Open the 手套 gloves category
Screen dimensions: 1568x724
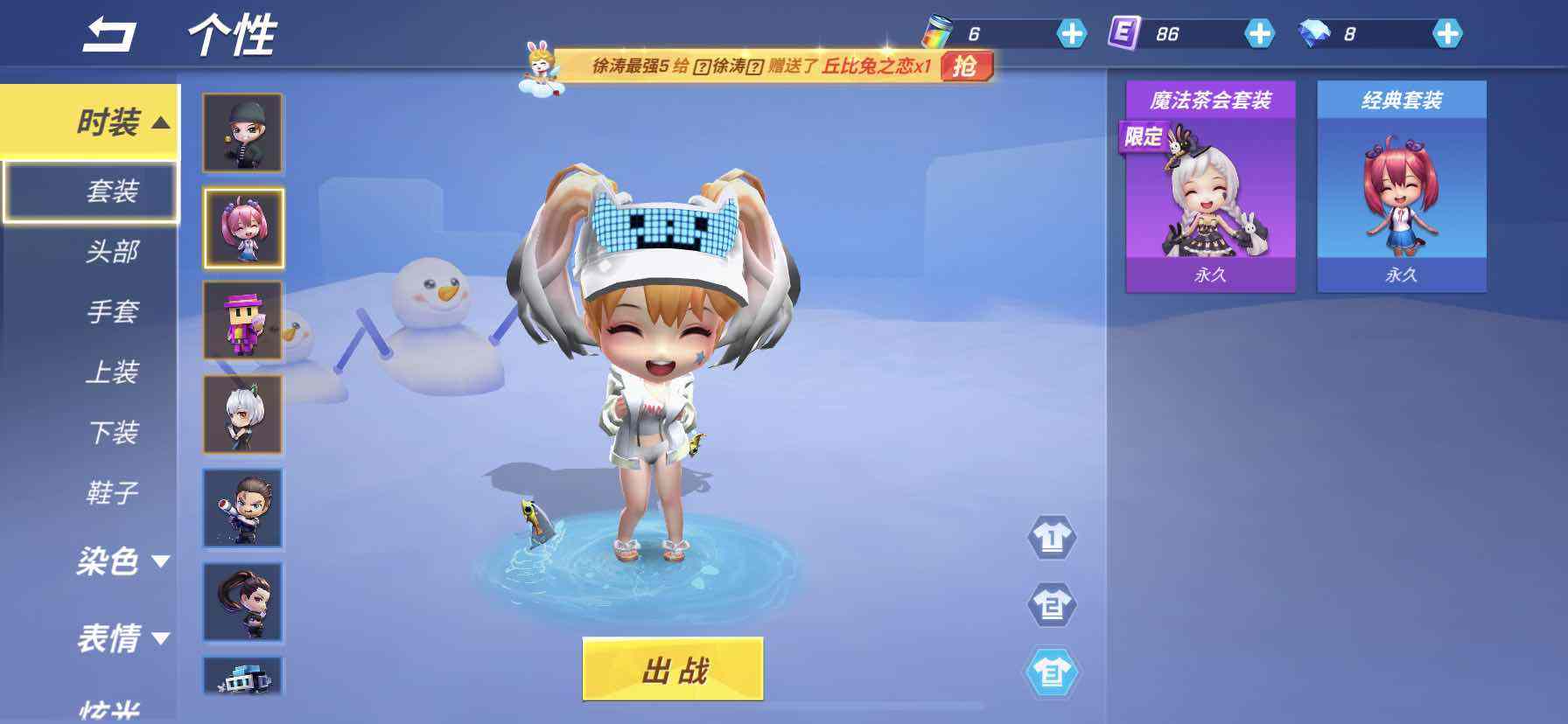112,311
